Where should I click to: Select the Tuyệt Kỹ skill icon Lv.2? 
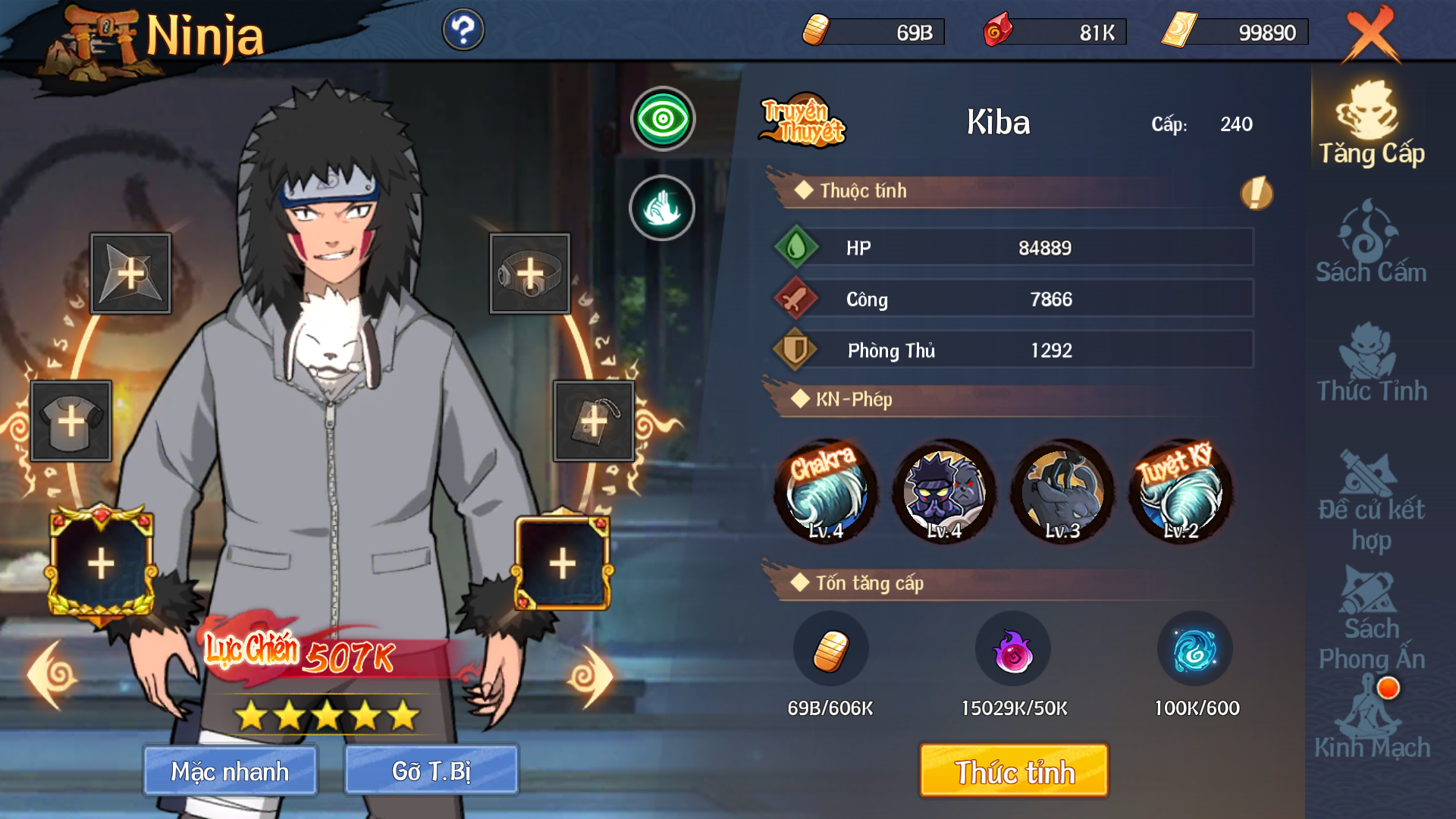(x=1180, y=491)
